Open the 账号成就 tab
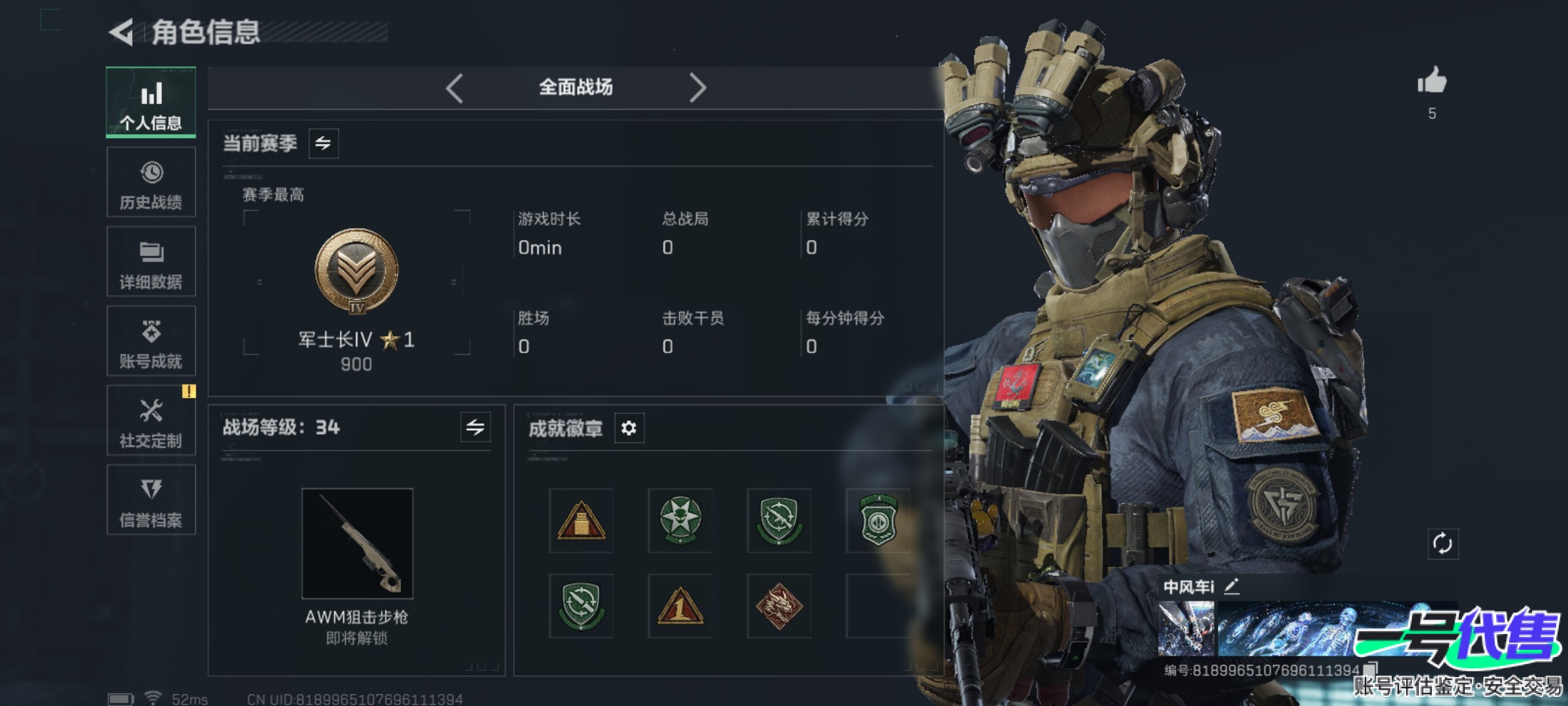Image resolution: width=1568 pixels, height=706 pixels. (x=151, y=341)
